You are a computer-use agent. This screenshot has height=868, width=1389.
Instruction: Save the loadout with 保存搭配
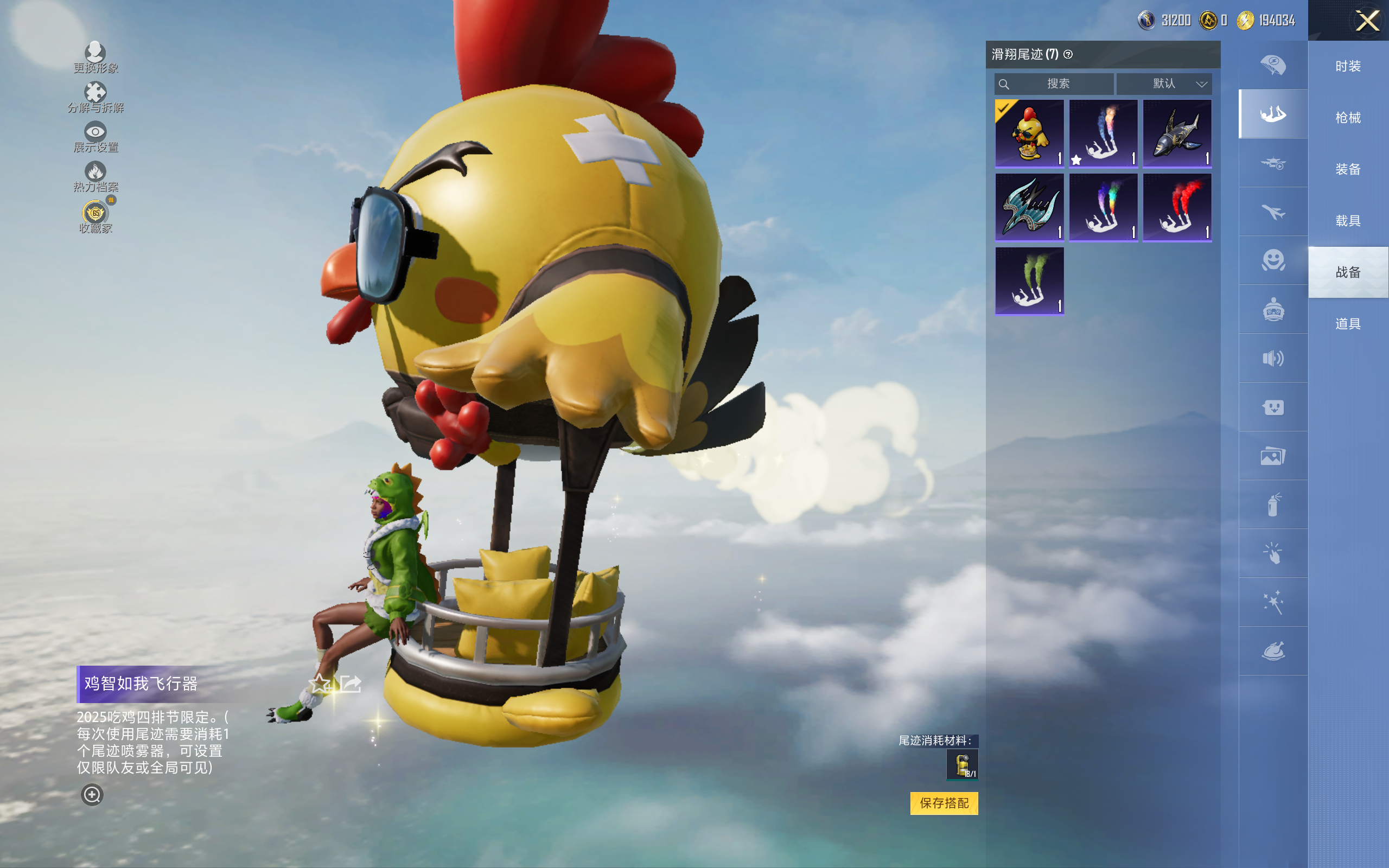point(944,803)
